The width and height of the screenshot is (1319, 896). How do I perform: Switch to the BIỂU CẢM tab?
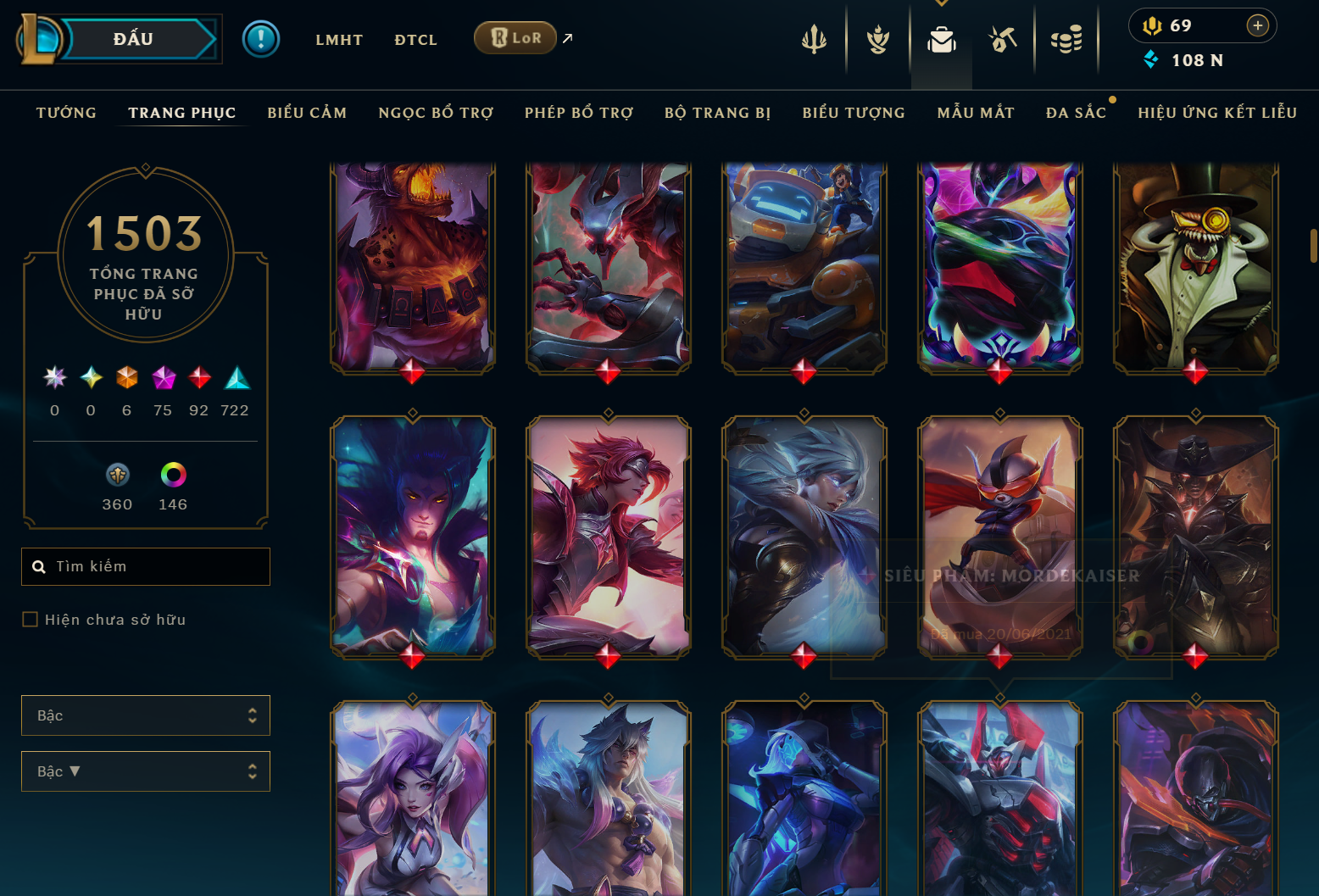point(307,113)
